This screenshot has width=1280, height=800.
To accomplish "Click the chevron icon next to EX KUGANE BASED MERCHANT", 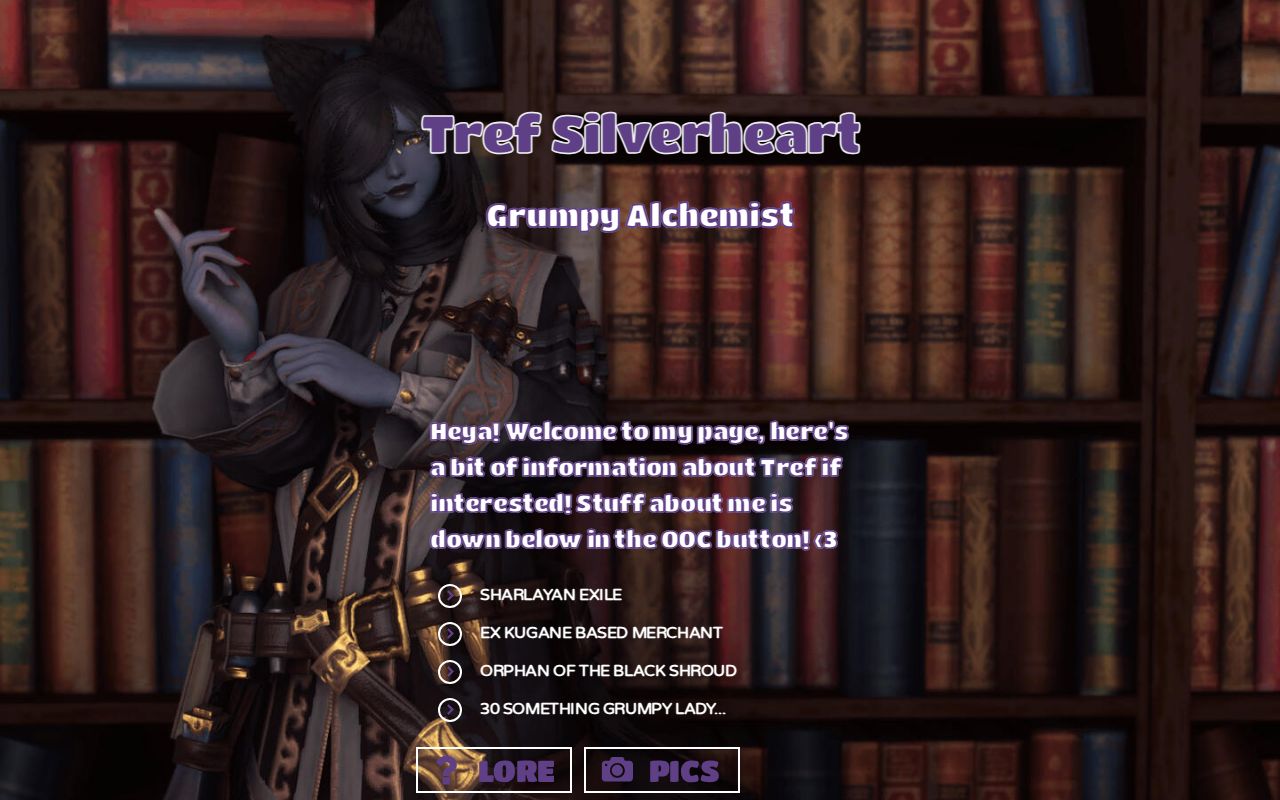I will [448, 633].
